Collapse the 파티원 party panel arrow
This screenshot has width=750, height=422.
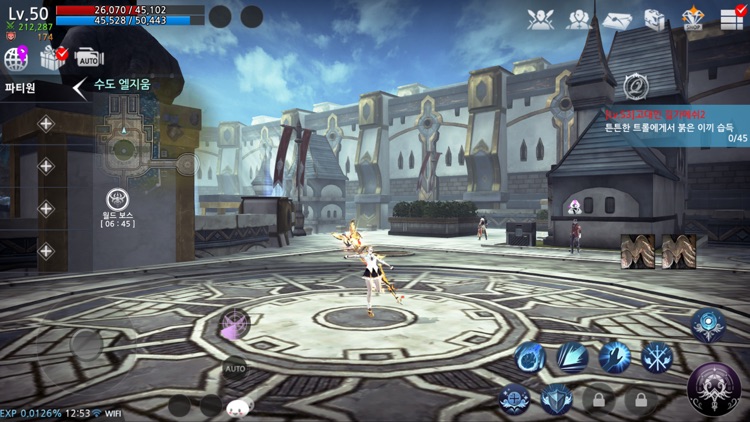point(79,88)
